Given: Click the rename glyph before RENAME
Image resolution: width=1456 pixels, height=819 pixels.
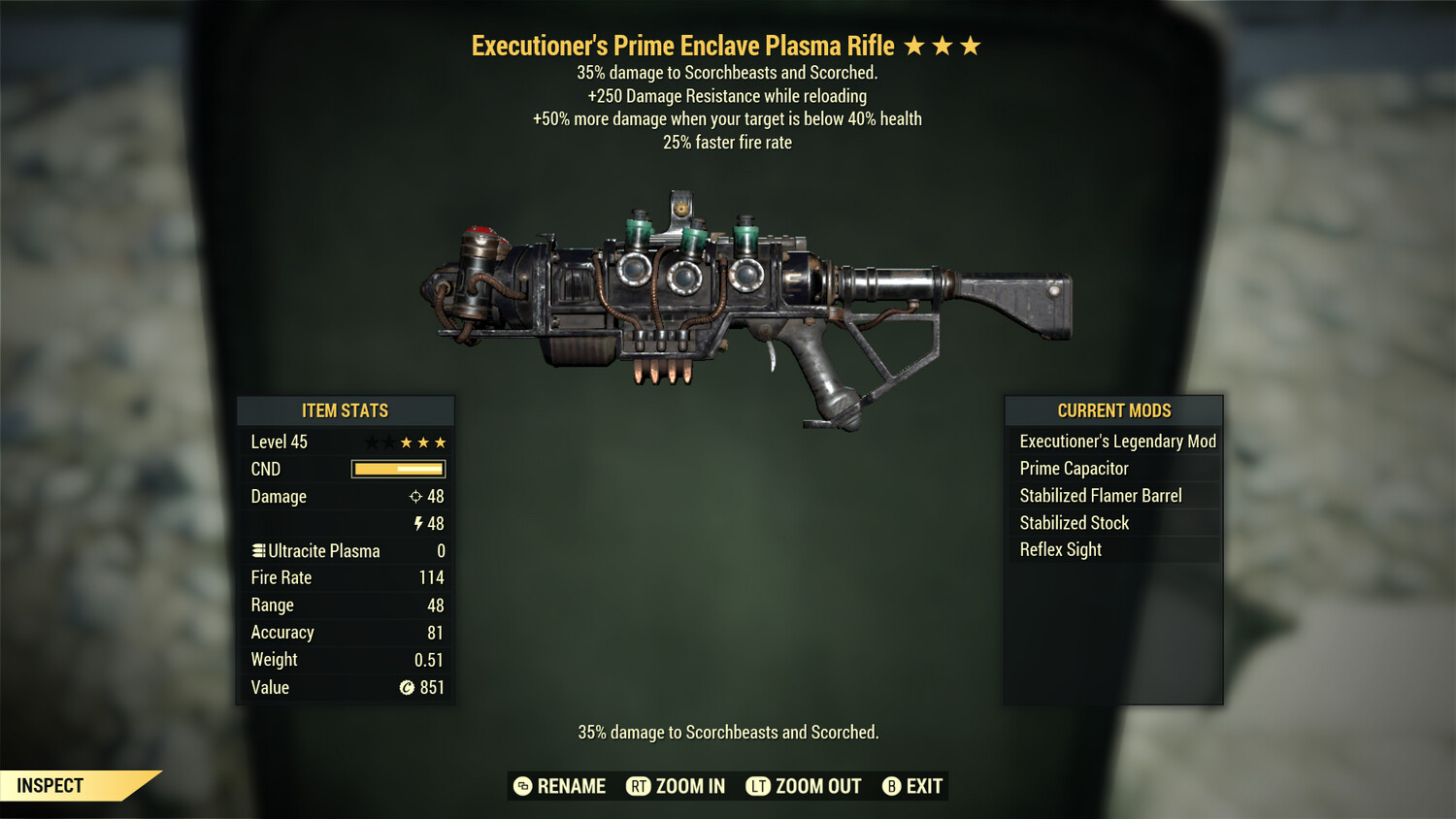Looking at the screenshot, I should tap(522, 786).
